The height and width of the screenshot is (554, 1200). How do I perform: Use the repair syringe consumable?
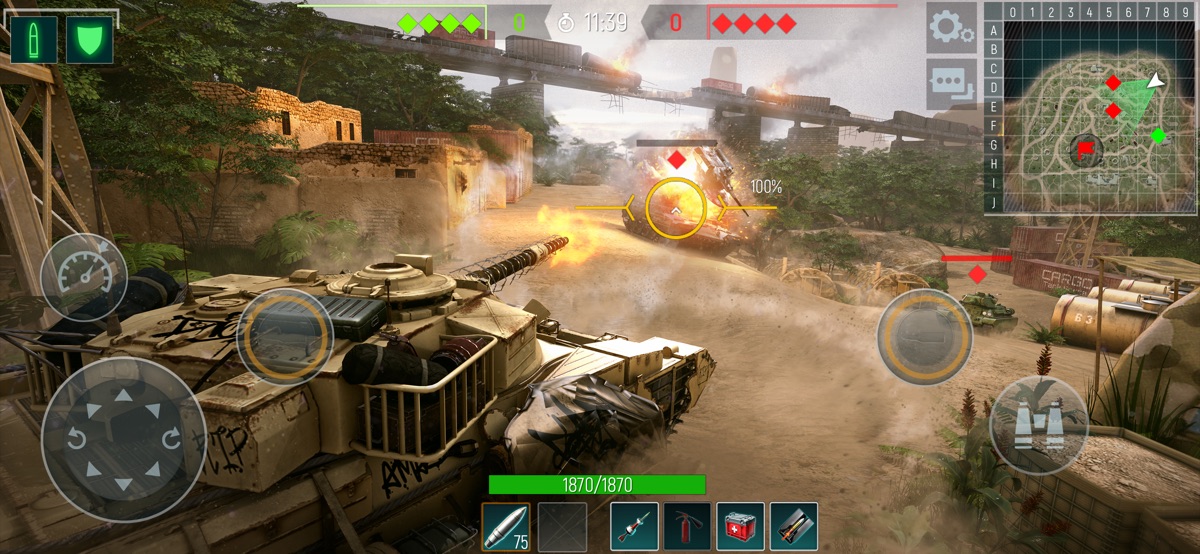point(635,526)
